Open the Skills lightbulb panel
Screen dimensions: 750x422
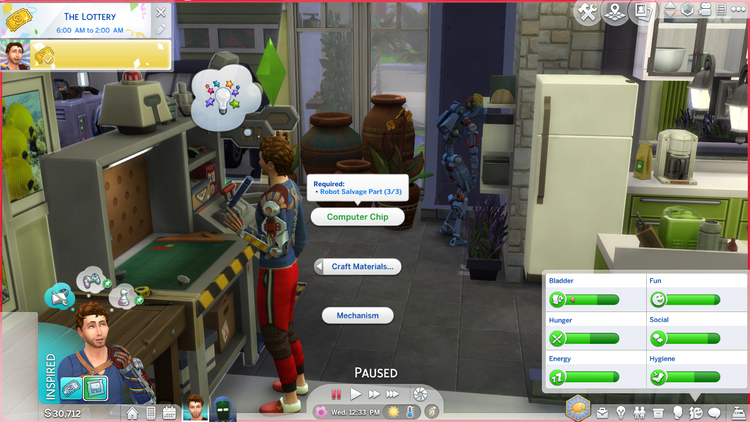pyautogui.click(x=621, y=412)
